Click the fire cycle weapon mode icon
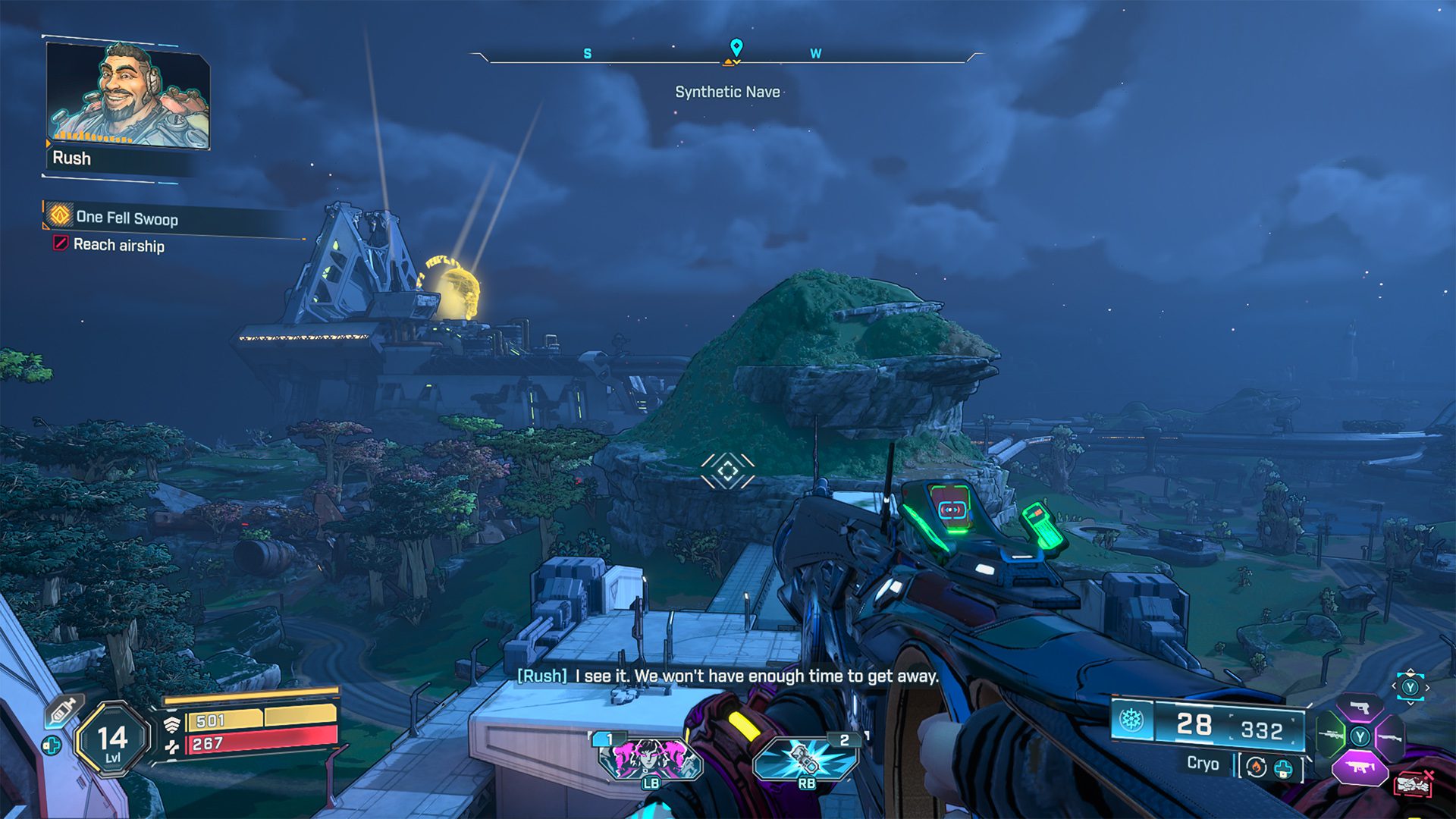Viewport: 1456px width, 819px height. [1257, 767]
